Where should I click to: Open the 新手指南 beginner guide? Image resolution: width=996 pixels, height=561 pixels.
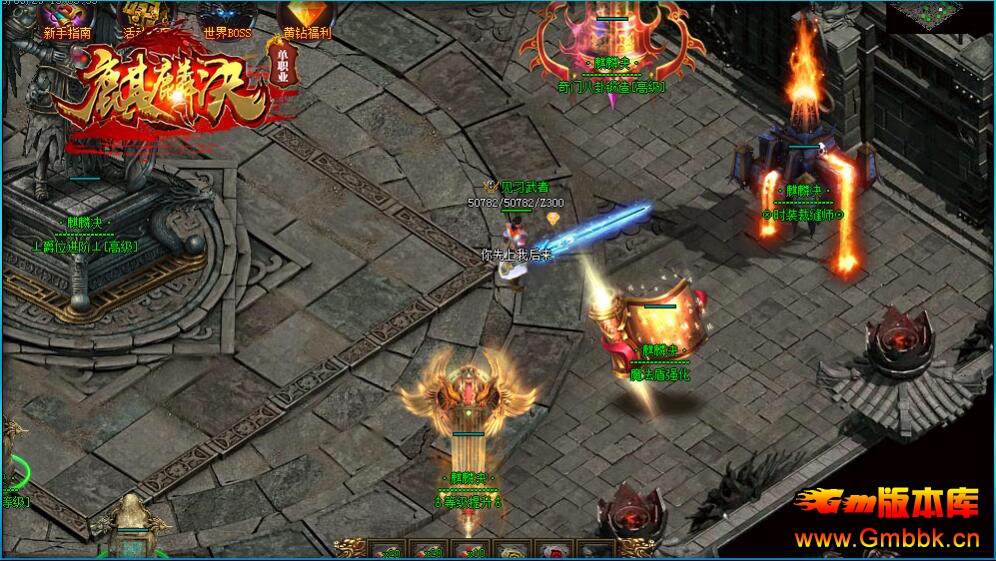point(67,18)
